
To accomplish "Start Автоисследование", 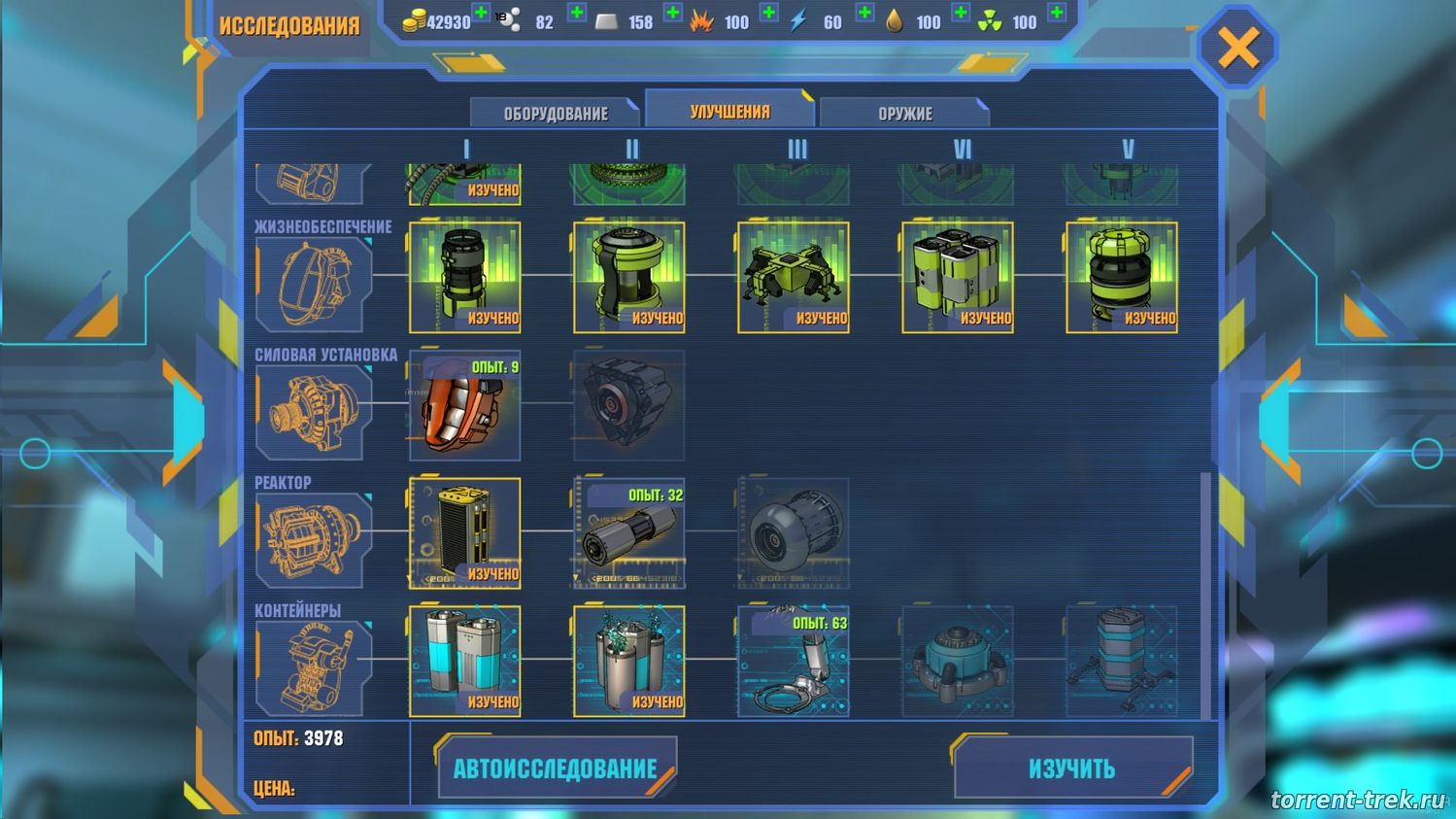I will (556, 768).
